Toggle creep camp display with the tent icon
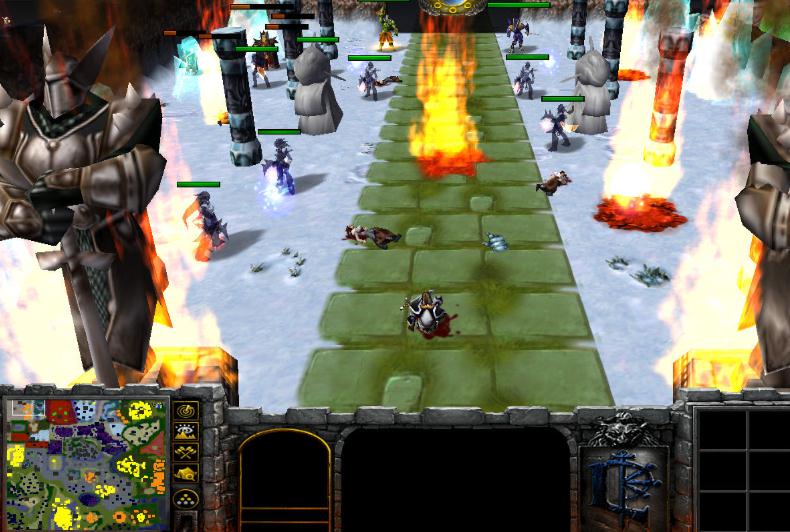This screenshot has width=790, height=532. pyautogui.click(x=187, y=473)
